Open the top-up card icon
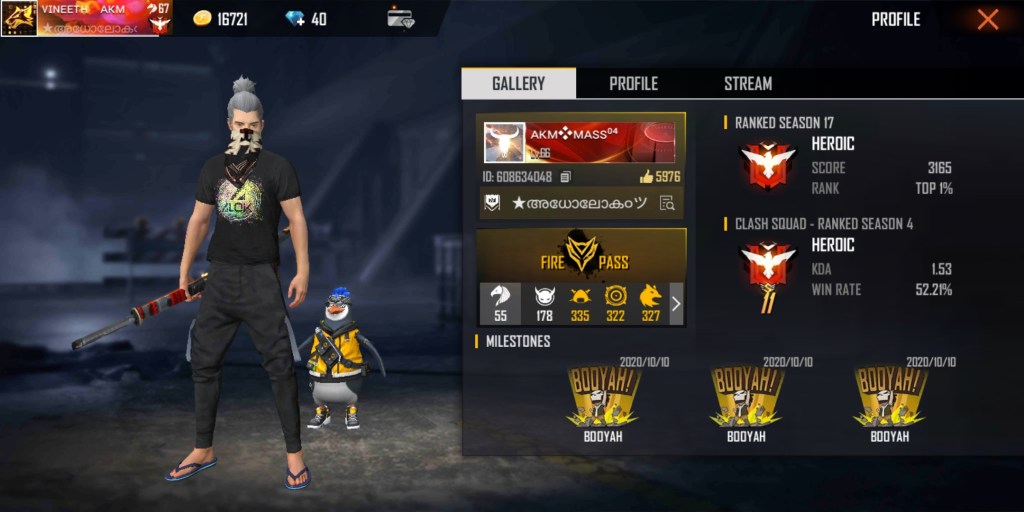 click(x=401, y=19)
